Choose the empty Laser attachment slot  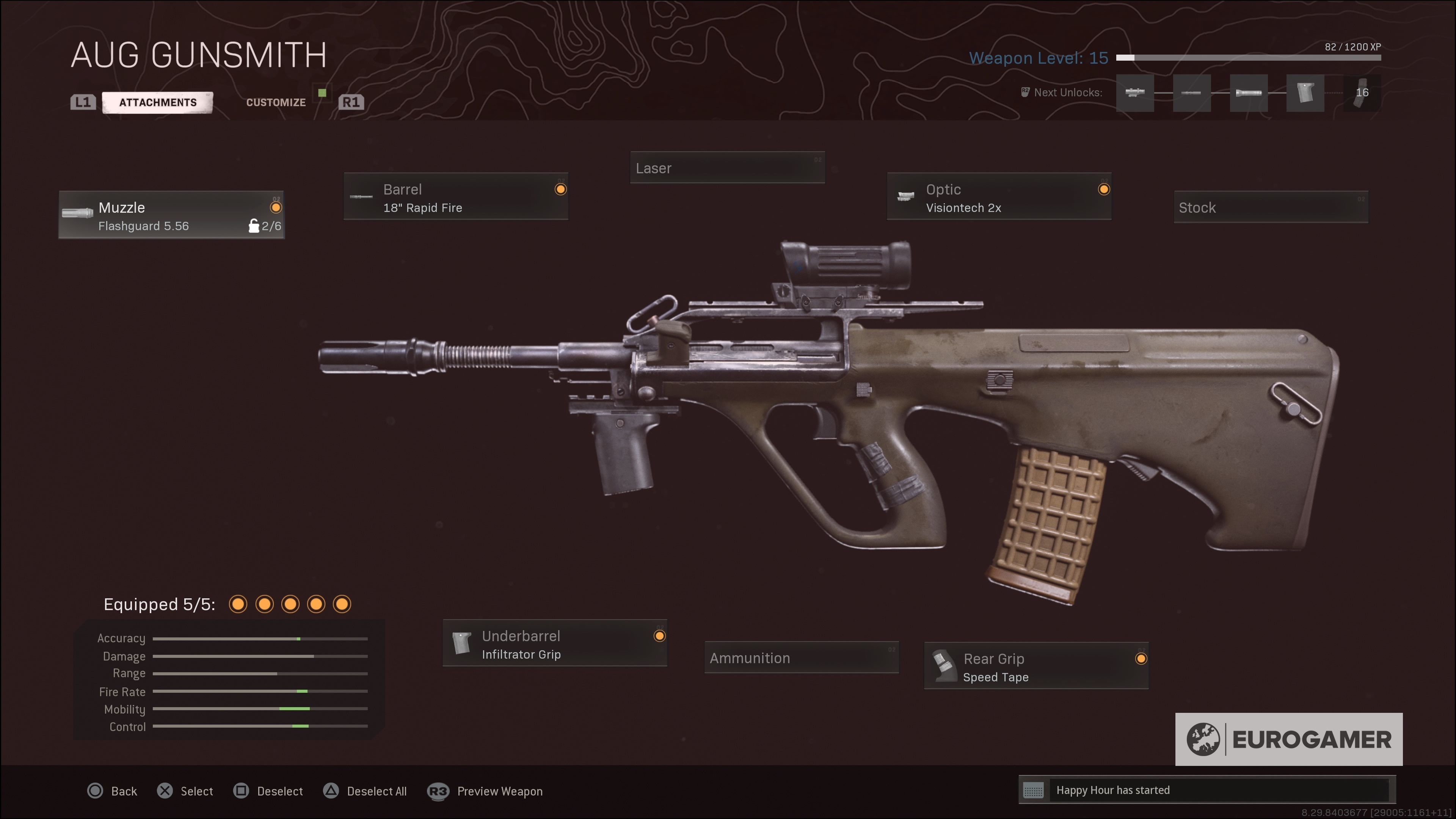click(727, 168)
